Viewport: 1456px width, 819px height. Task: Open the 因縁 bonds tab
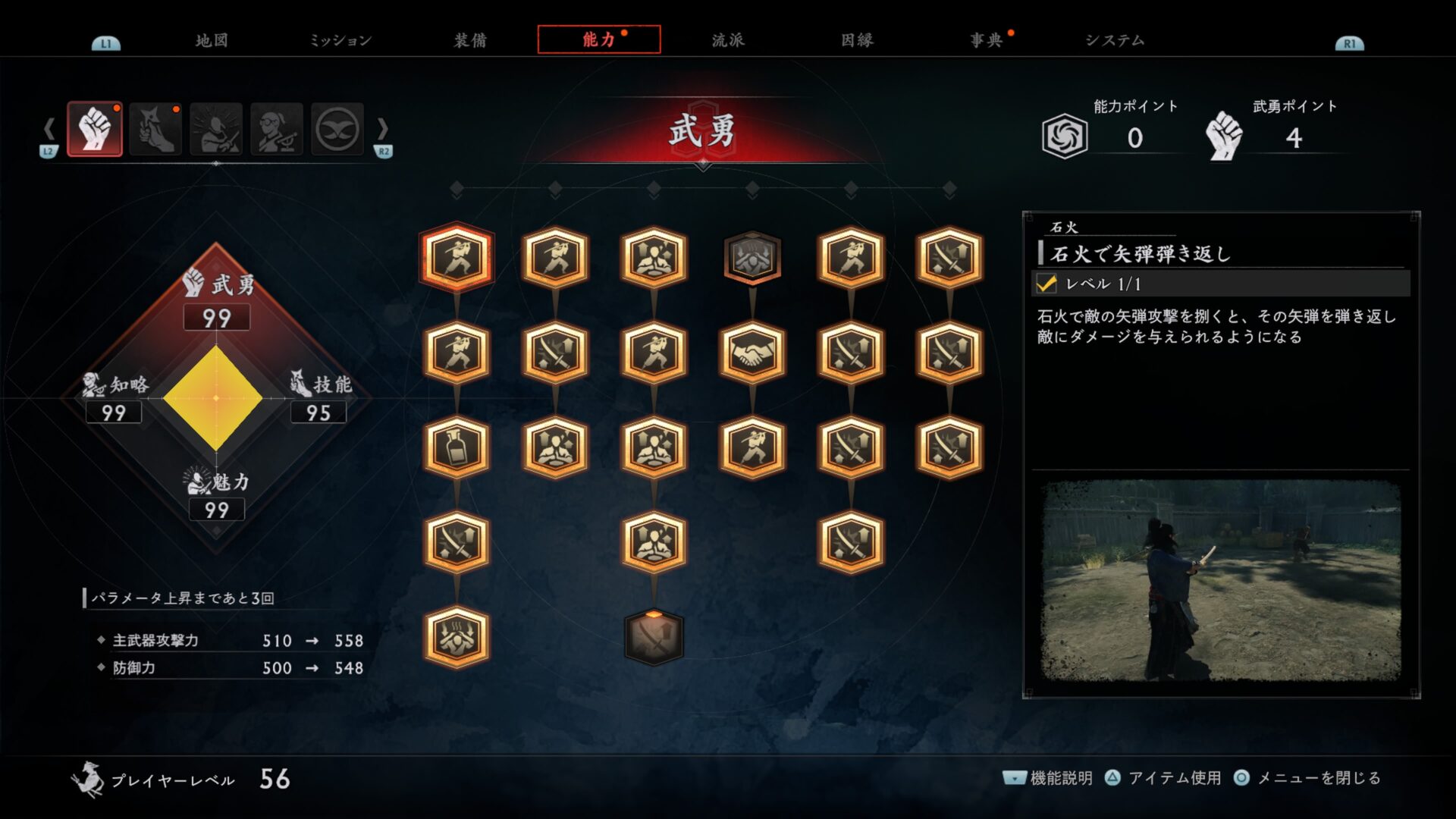coord(857,40)
